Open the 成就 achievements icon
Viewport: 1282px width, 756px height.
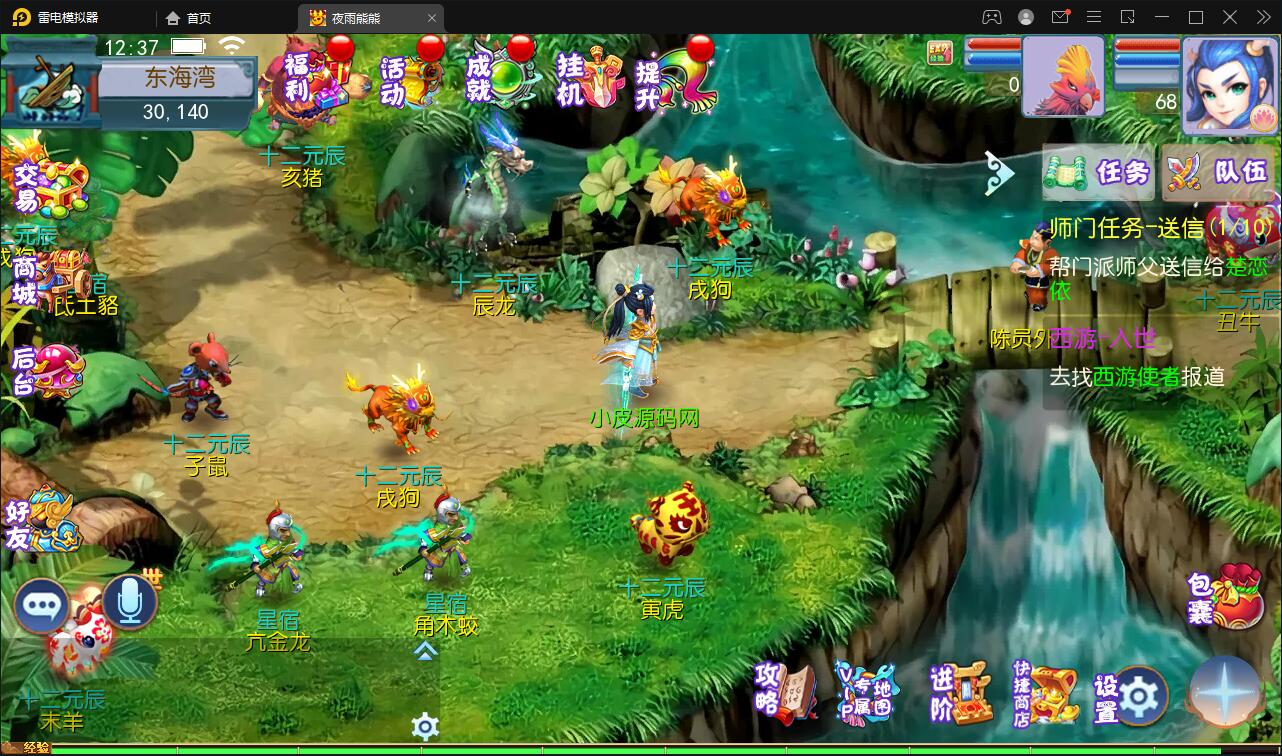[x=499, y=76]
